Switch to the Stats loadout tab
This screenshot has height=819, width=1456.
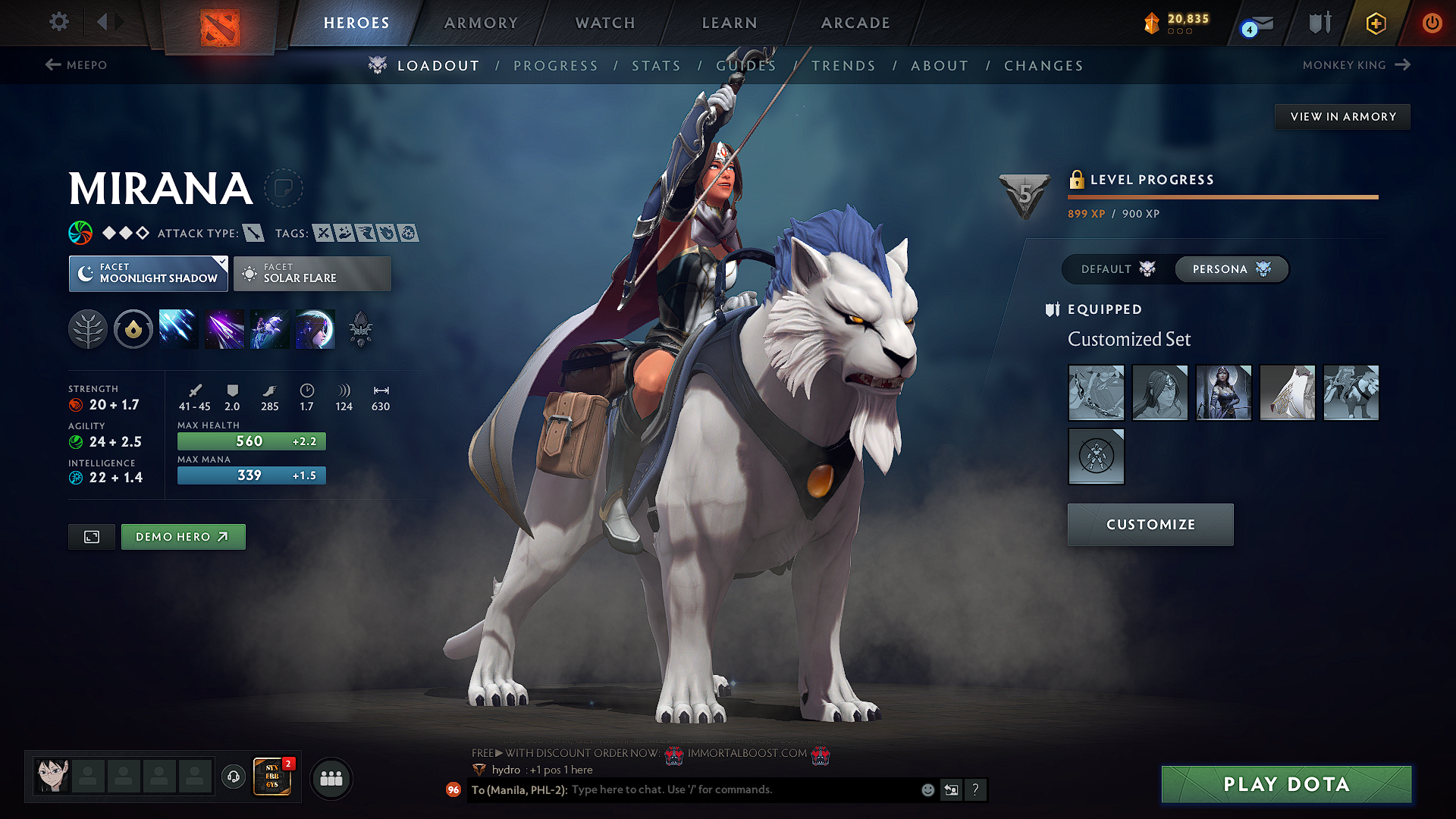tap(656, 65)
